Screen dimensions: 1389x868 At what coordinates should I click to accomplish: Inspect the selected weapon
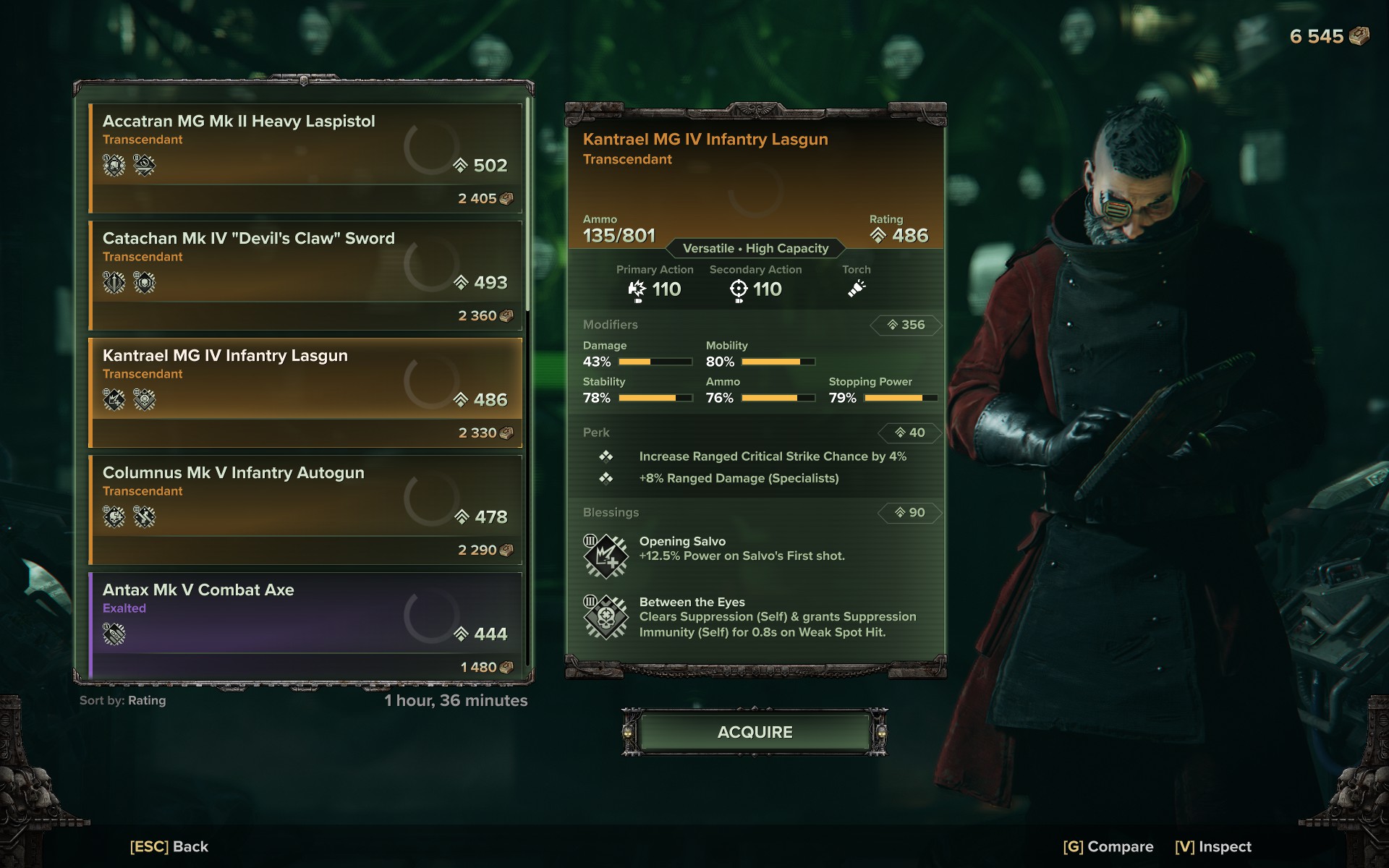[x=1212, y=846]
